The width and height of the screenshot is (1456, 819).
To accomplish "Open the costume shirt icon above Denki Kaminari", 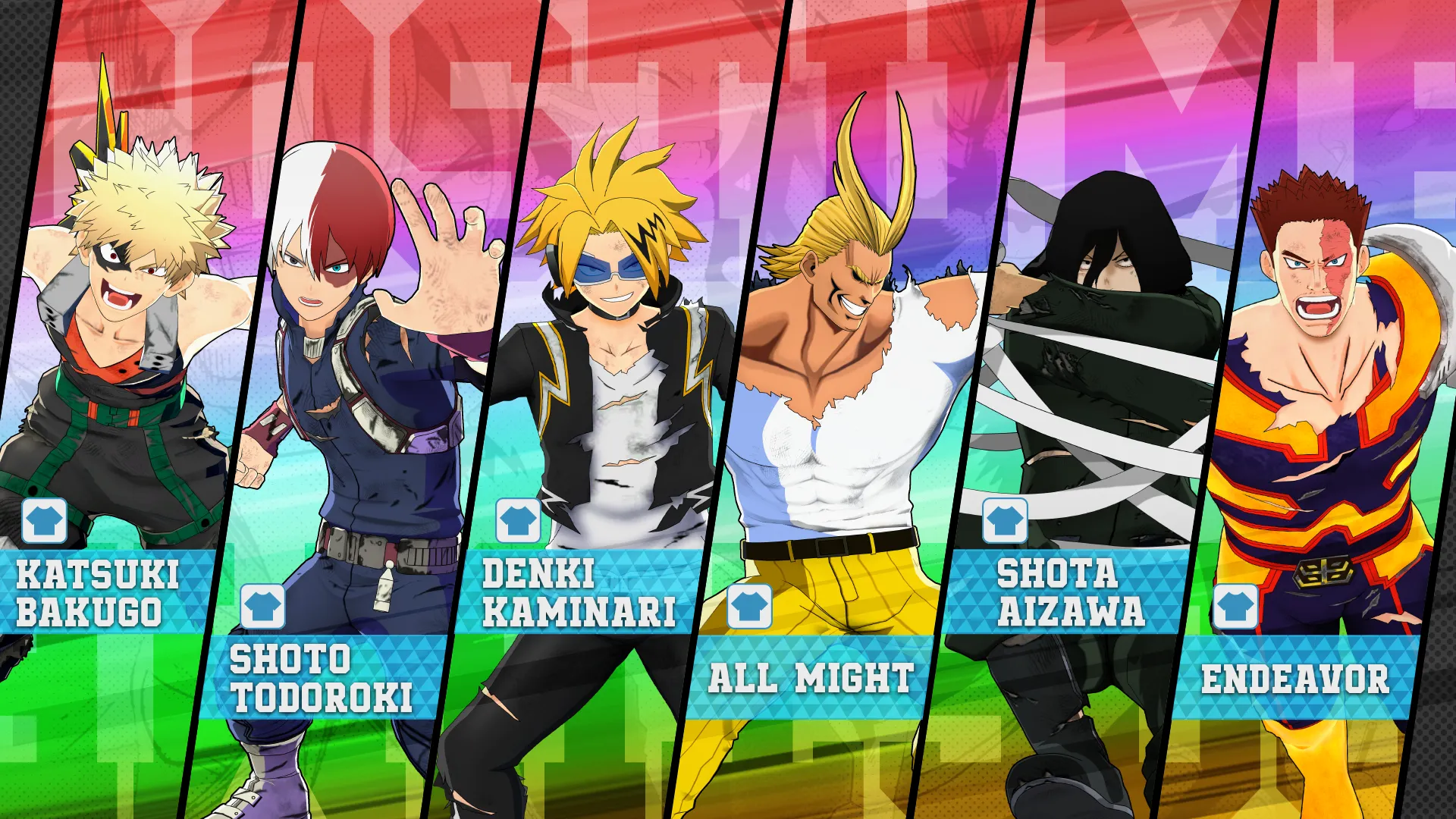I will pos(519,521).
